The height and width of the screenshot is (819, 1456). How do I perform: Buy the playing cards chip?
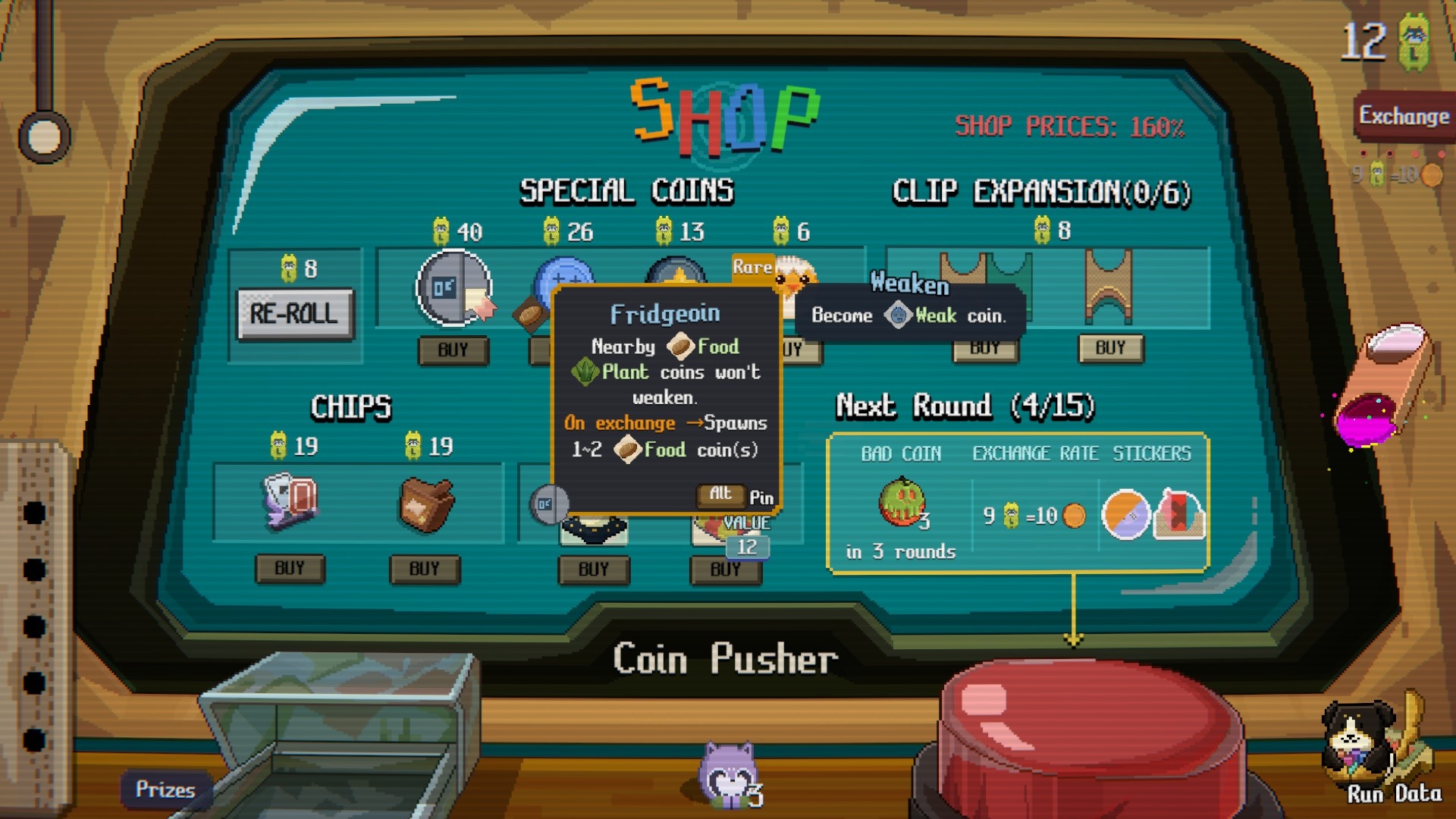tap(290, 568)
